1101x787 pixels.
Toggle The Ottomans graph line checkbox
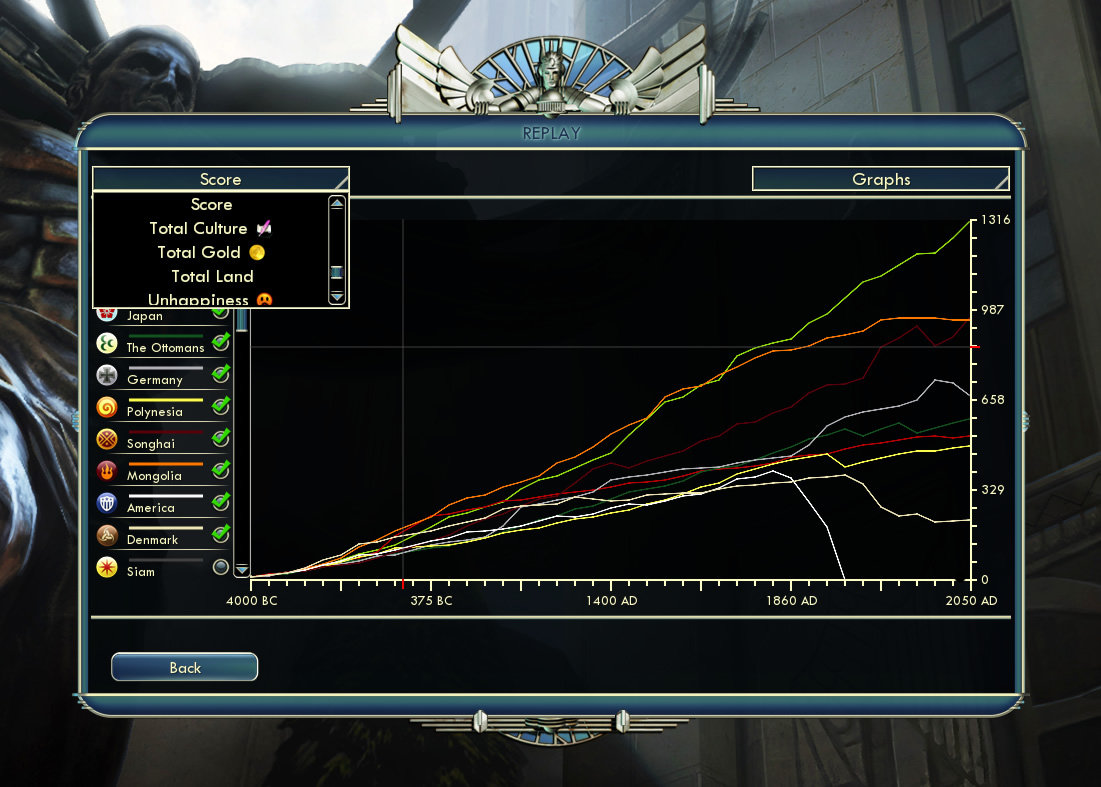221,342
